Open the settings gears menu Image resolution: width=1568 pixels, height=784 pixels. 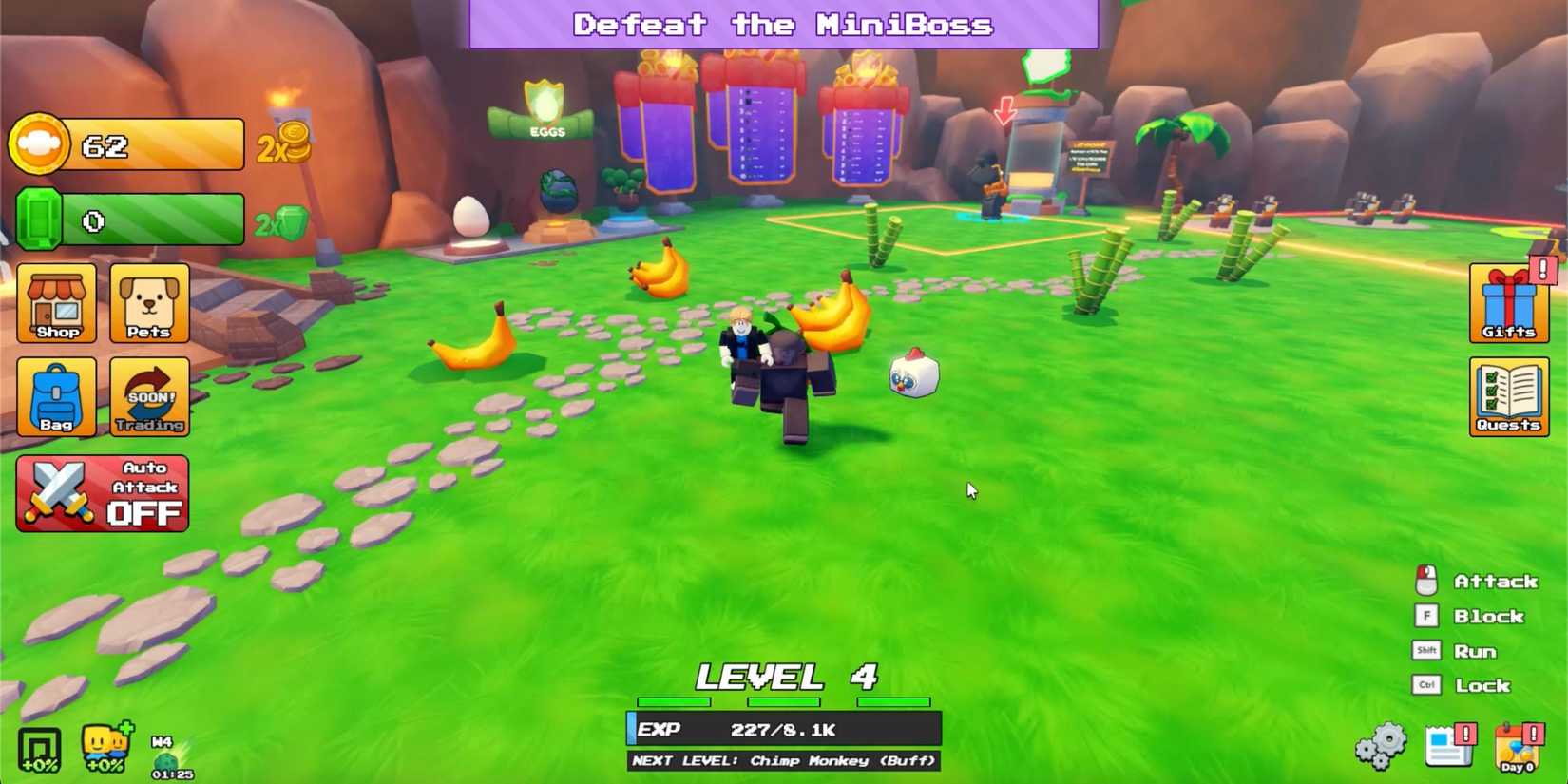click(x=1381, y=746)
